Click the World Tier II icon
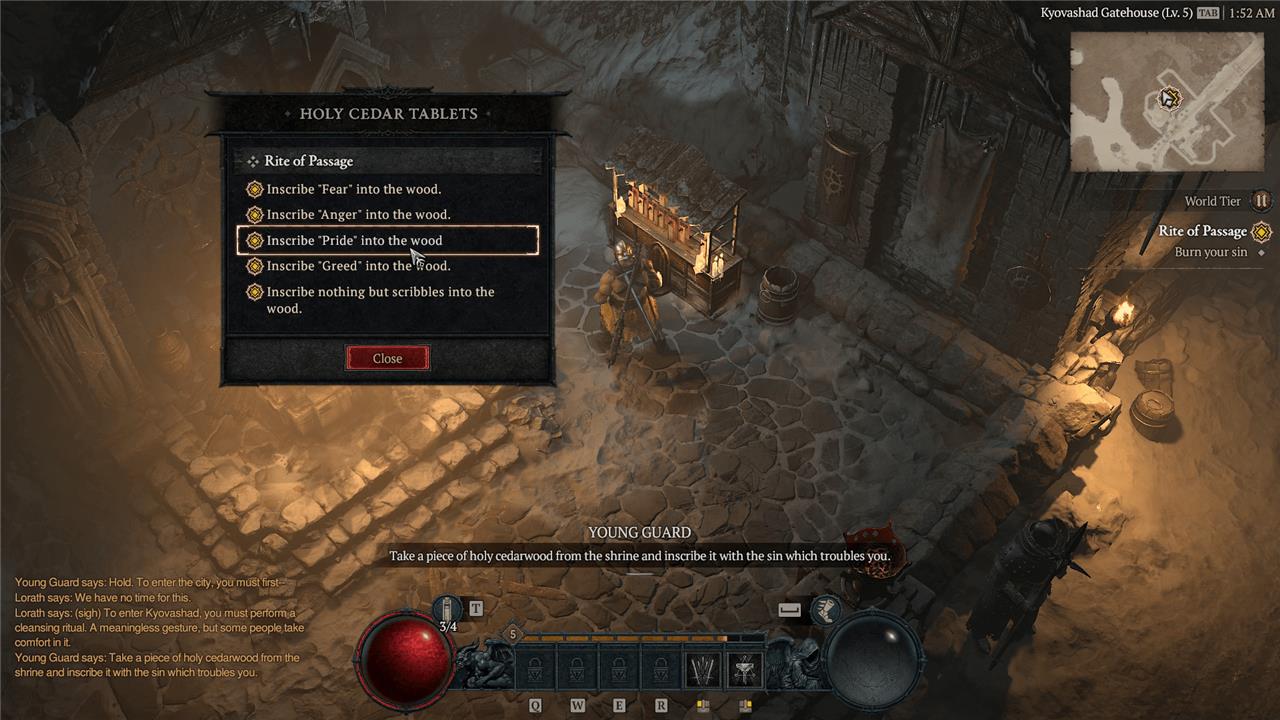Screen dimensions: 1280x720 pos(1261,201)
